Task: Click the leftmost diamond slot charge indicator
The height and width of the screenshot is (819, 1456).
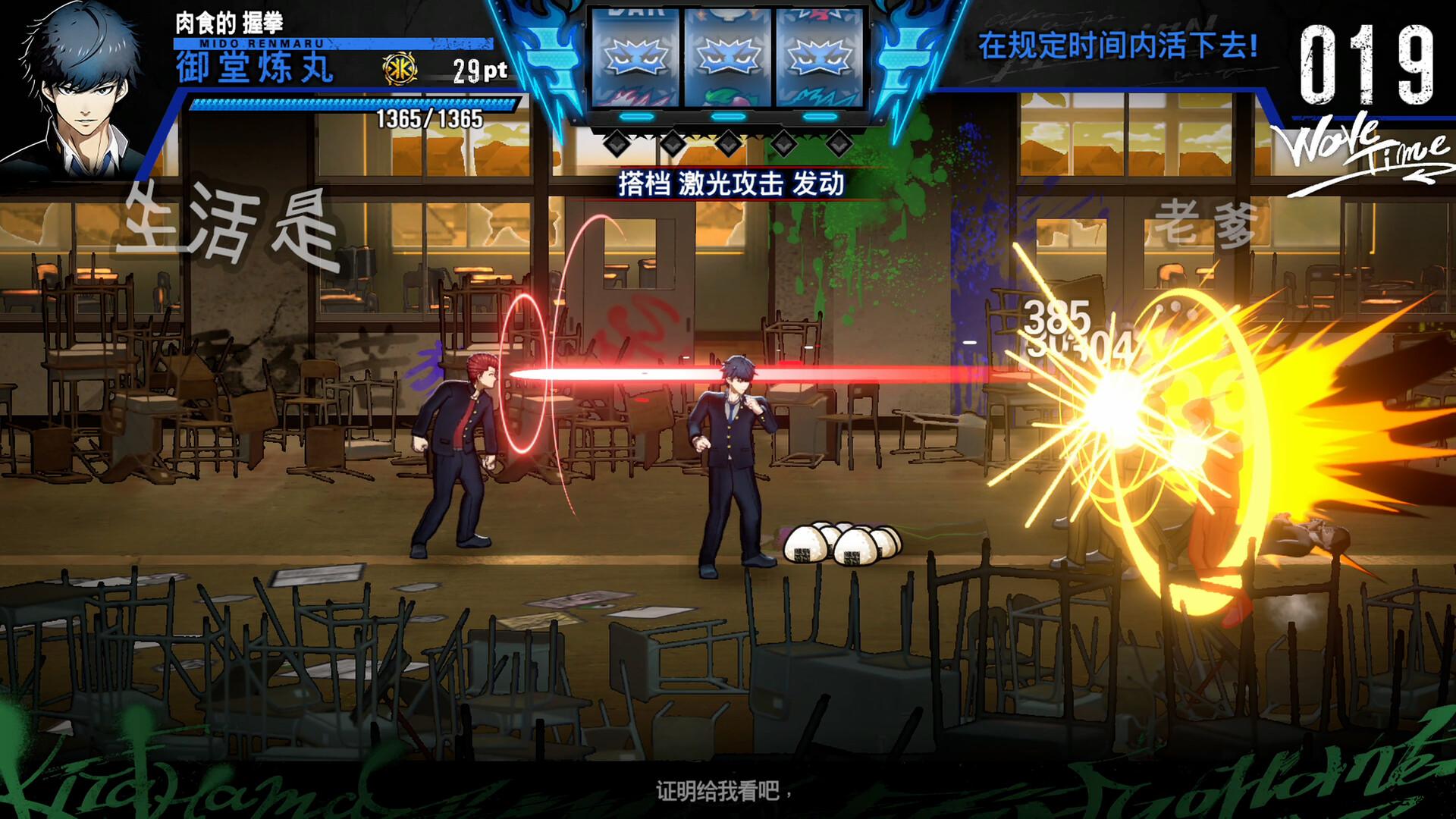Action: pos(618,143)
